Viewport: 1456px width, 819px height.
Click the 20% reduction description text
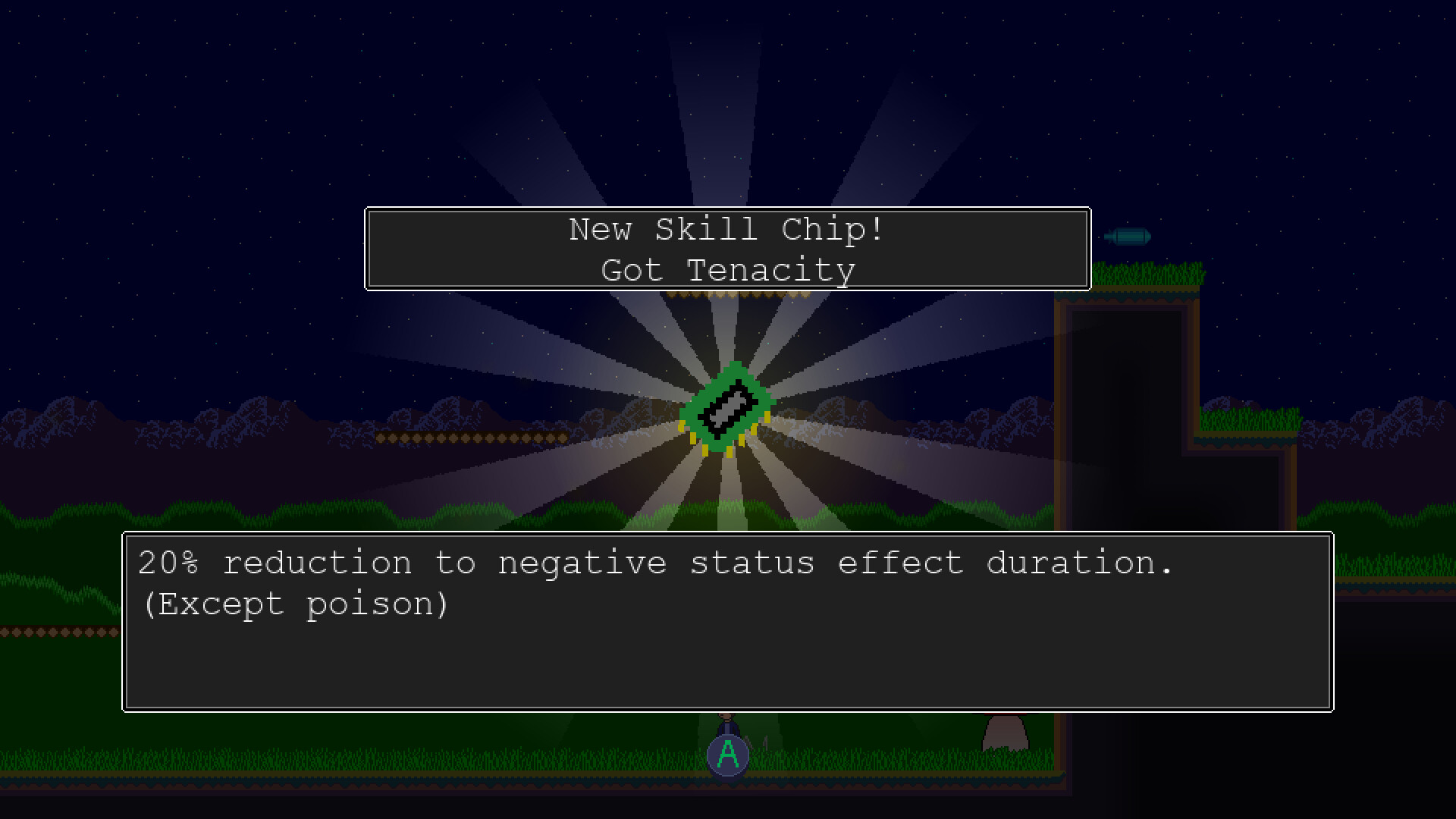pos(656,562)
